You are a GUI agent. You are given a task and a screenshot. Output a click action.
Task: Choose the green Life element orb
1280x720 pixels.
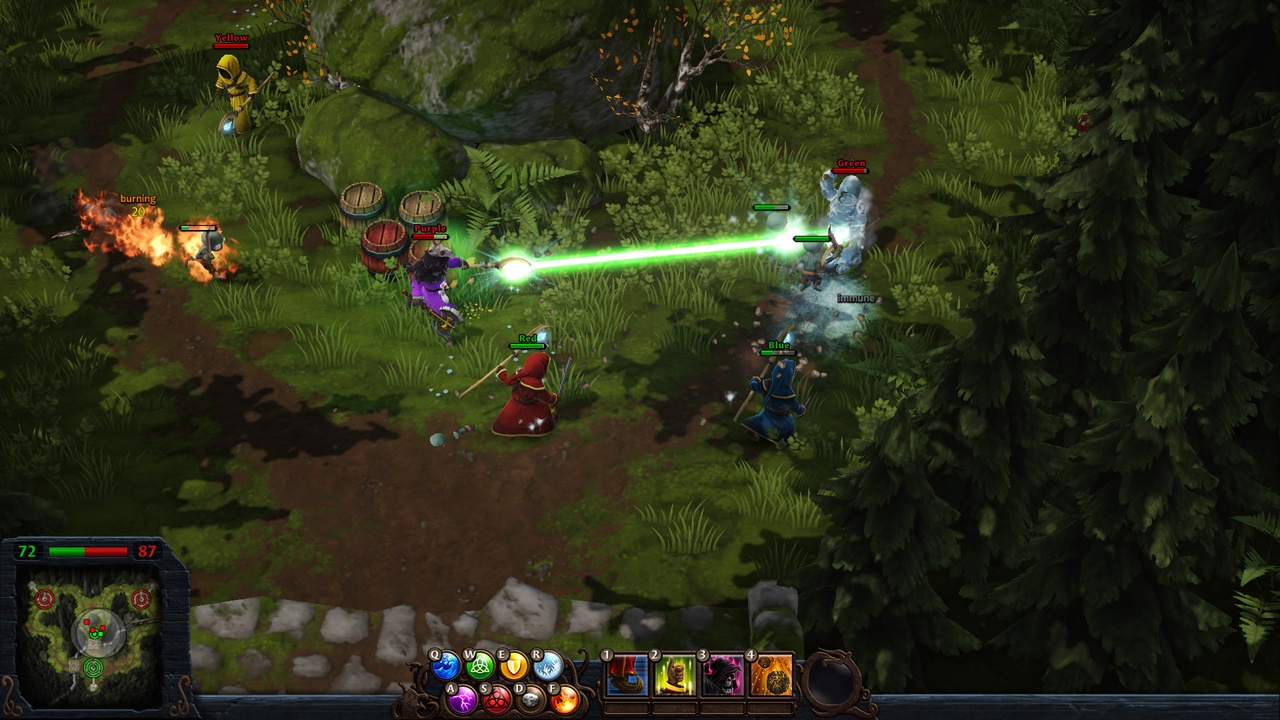pos(480,666)
